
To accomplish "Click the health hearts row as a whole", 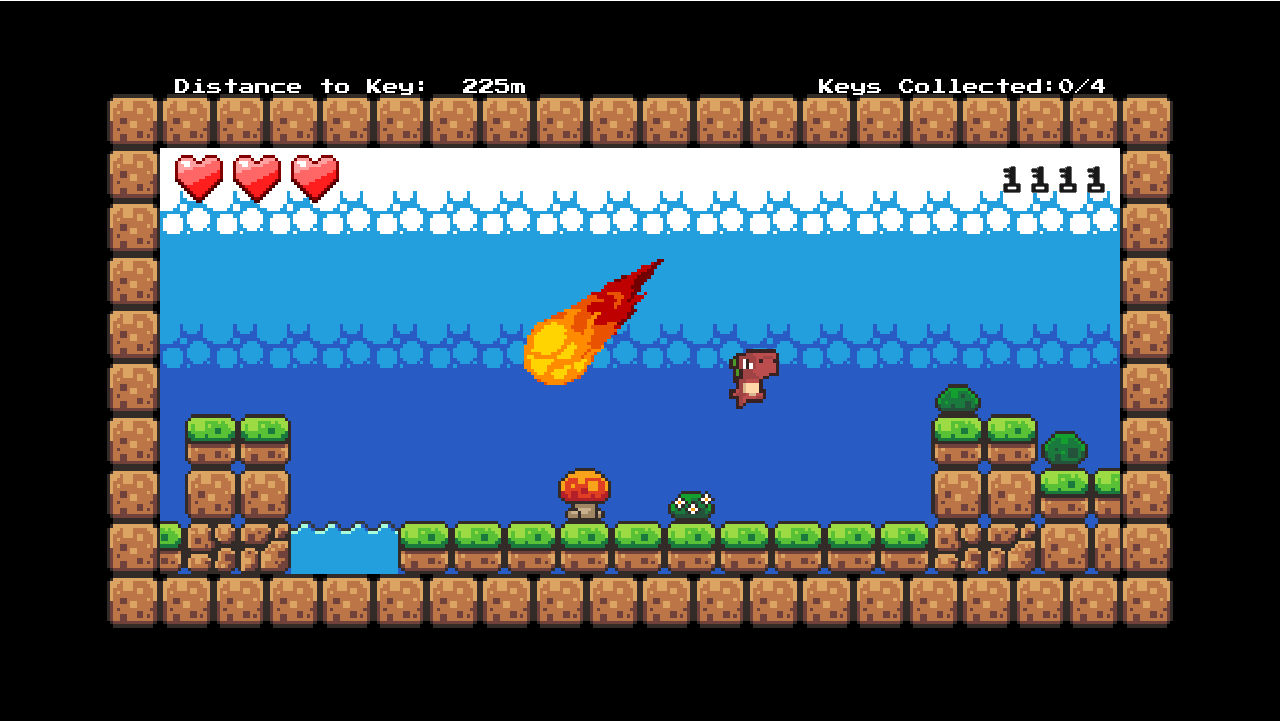I will pos(256,176).
